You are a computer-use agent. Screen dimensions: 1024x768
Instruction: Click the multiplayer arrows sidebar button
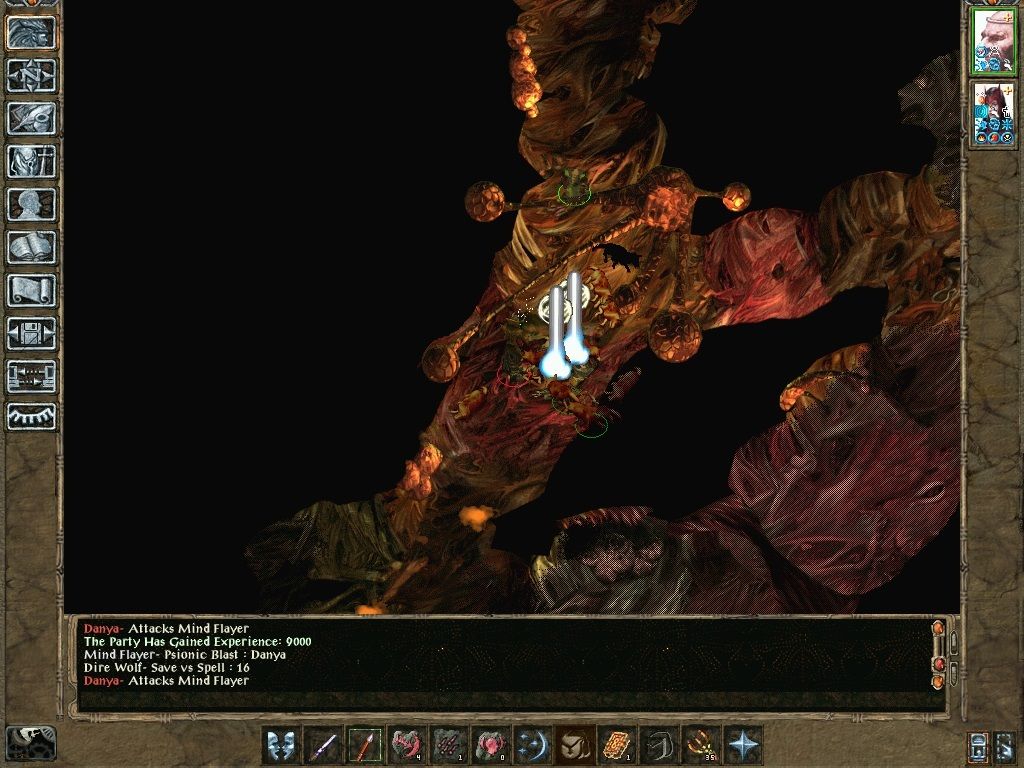[x=31, y=377]
